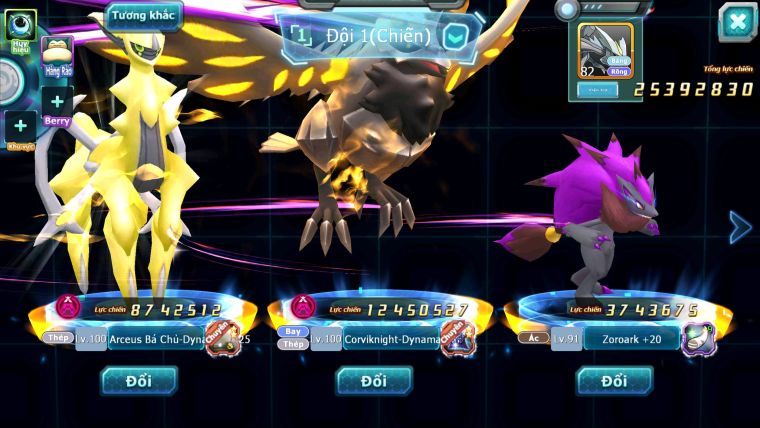The image size is (760, 428).
Task: Add to the empty Khu vực slot
Action: (x=20, y=127)
